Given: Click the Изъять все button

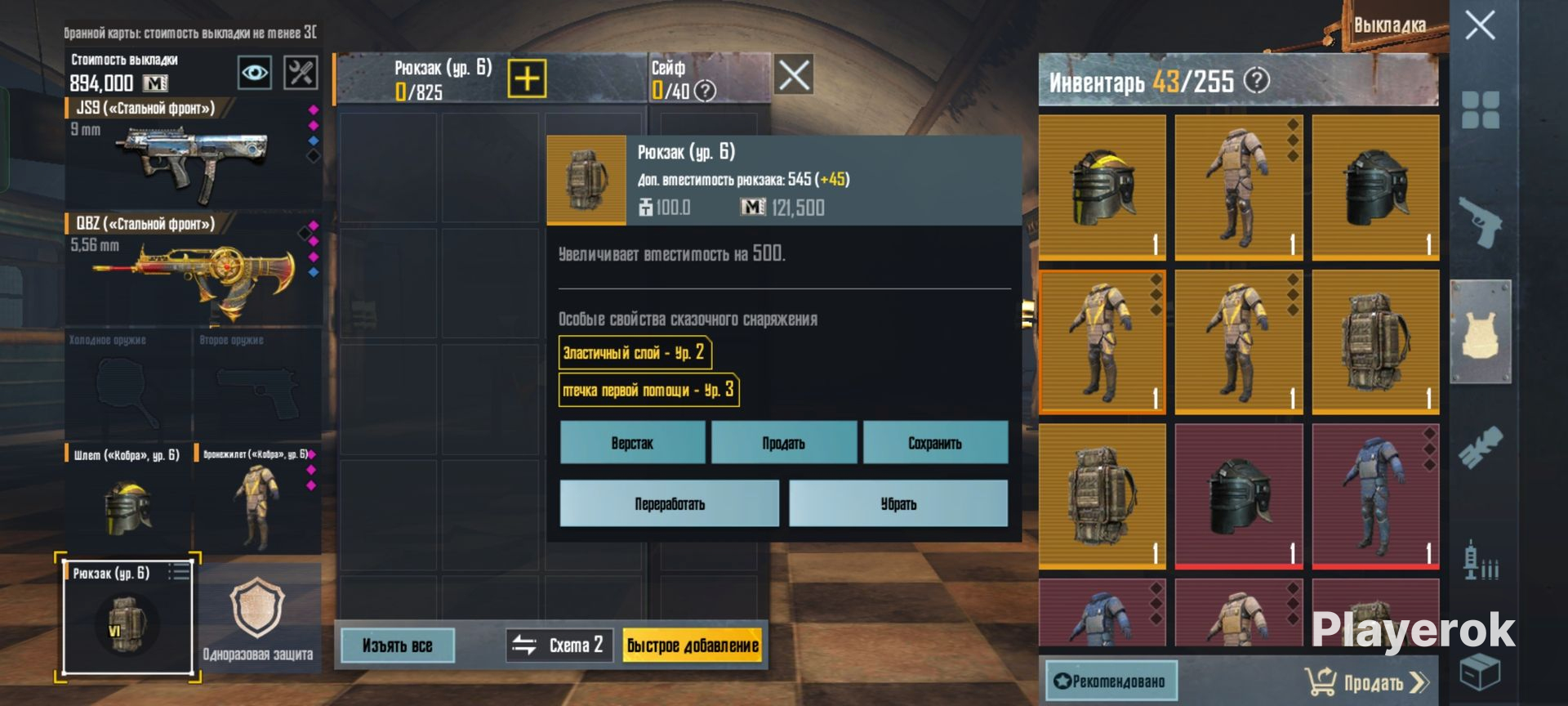Looking at the screenshot, I should (x=397, y=646).
